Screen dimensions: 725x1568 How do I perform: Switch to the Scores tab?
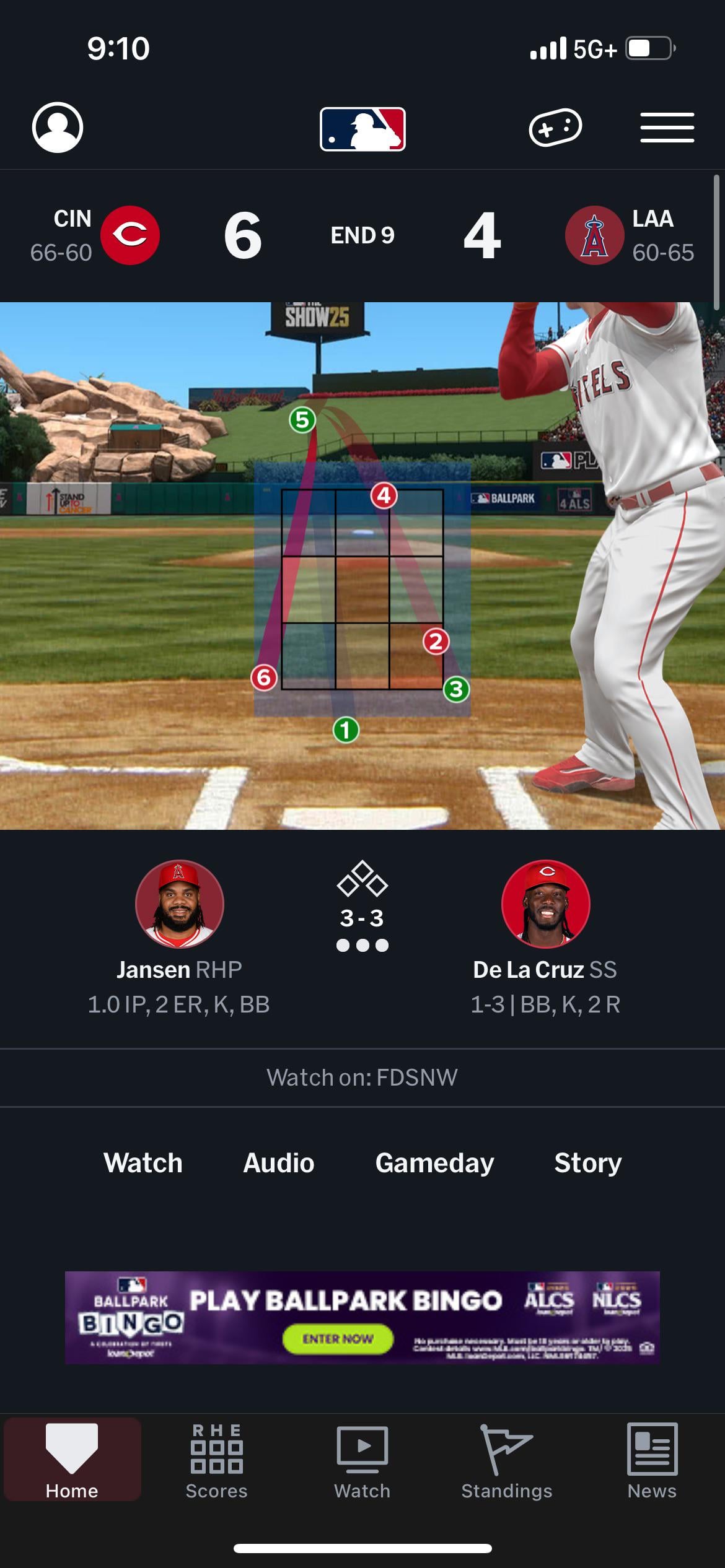click(x=216, y=1461)
